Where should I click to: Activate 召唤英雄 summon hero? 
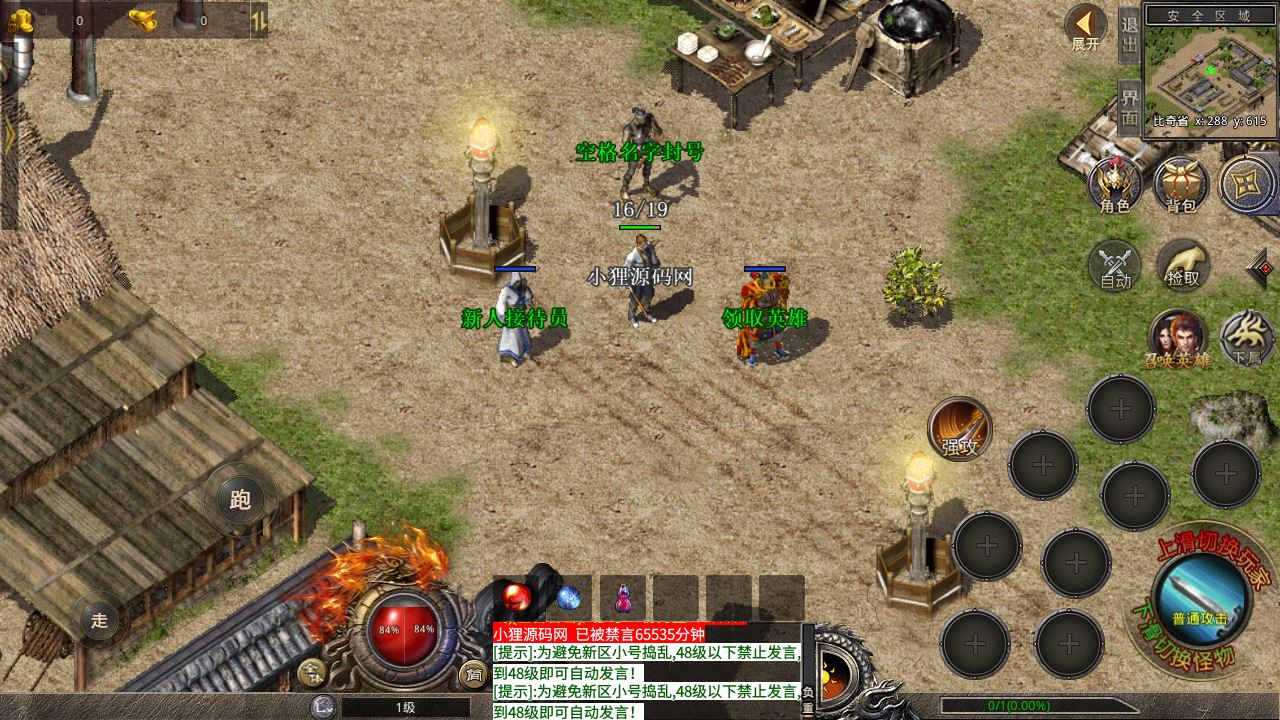(x=1177, y=338)
